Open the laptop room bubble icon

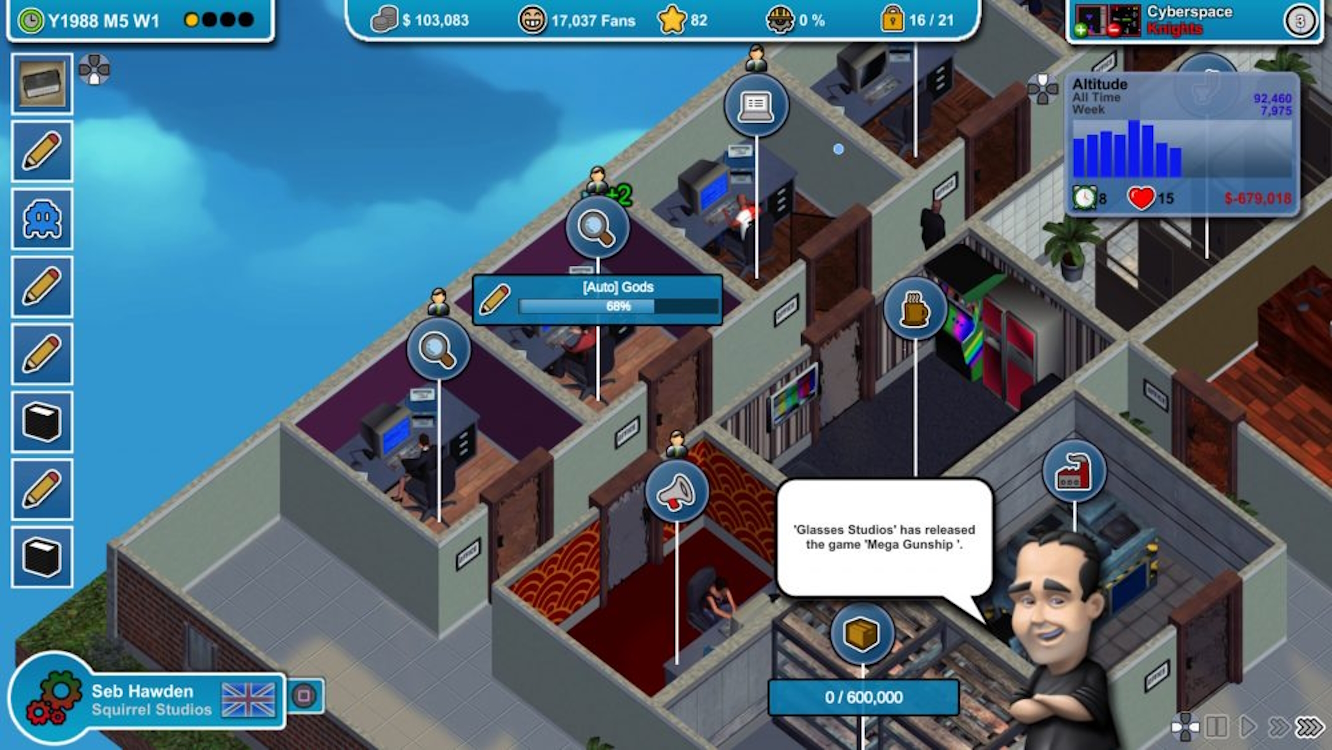point(756,105)
